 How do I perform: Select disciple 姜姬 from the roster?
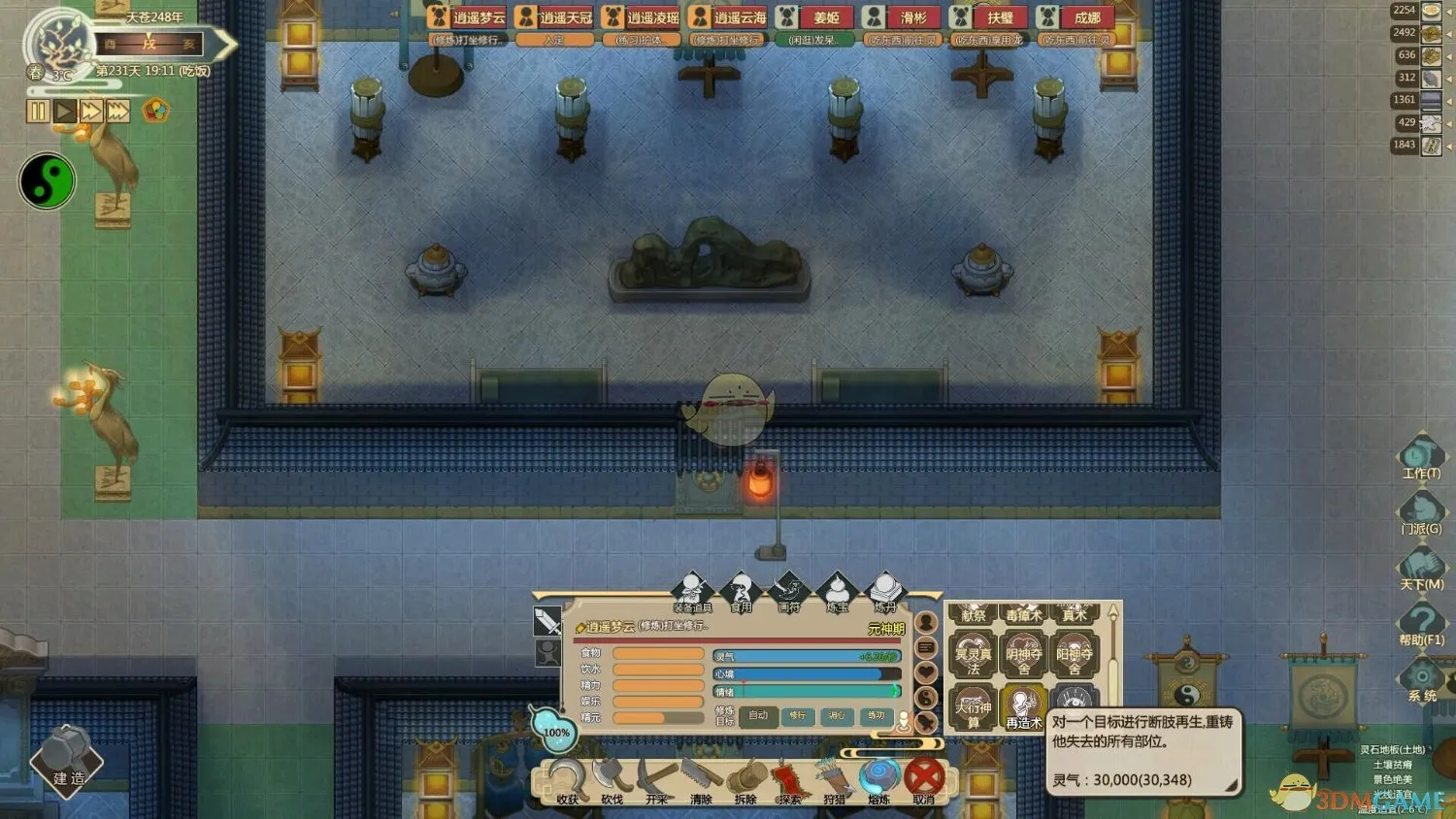(814, 17)
